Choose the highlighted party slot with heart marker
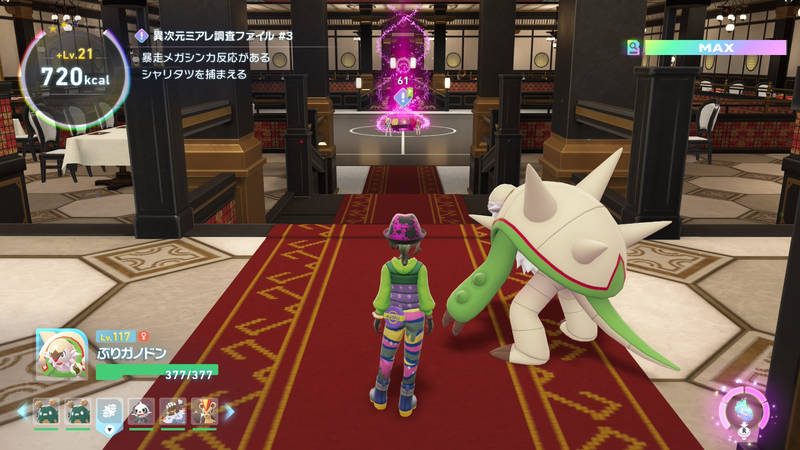The height and width of the screenshot is (450, 800). 109,411
